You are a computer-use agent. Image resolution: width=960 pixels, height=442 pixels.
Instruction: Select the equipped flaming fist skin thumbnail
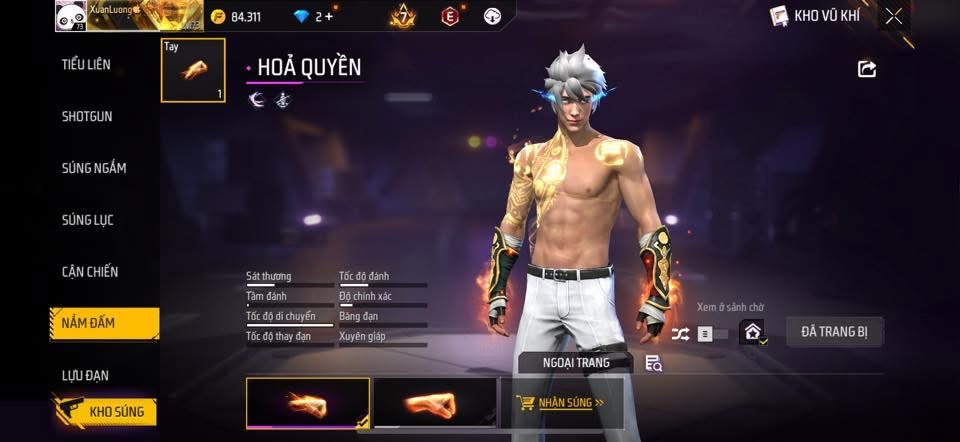coord(308,402)
